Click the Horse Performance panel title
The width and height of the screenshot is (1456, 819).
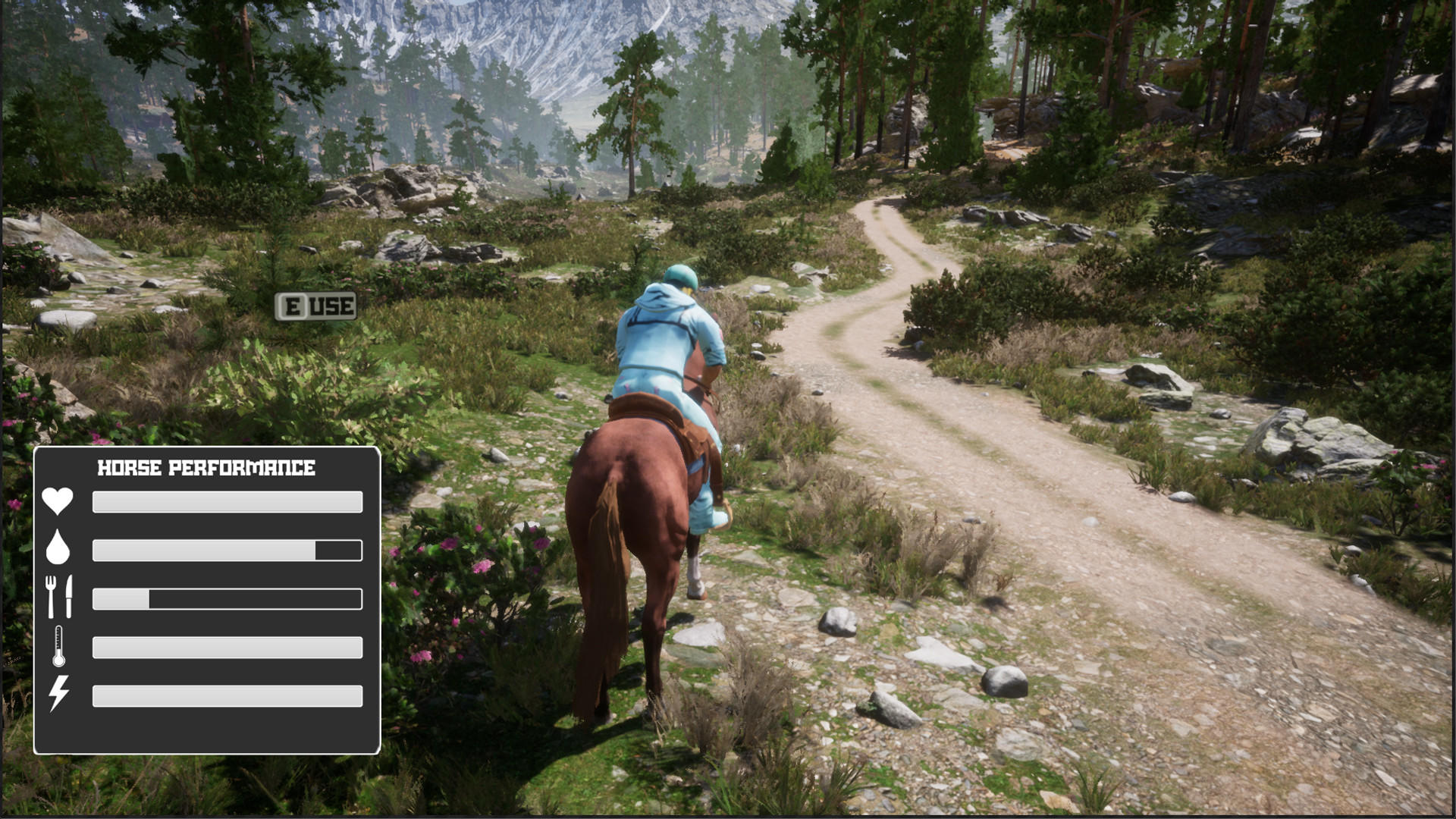(206, 467)
